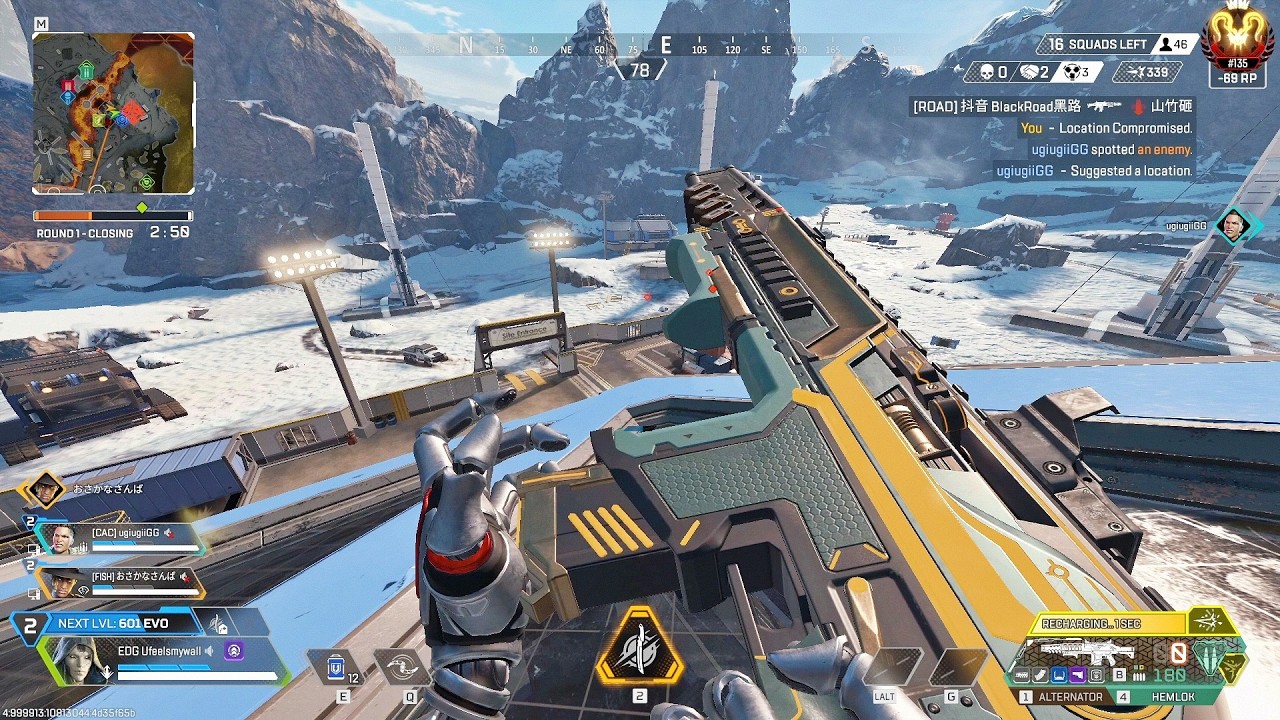Click the Predator rank badge #135
The height and width of the screenshot is (720, 1280).
click(1237, 42)
